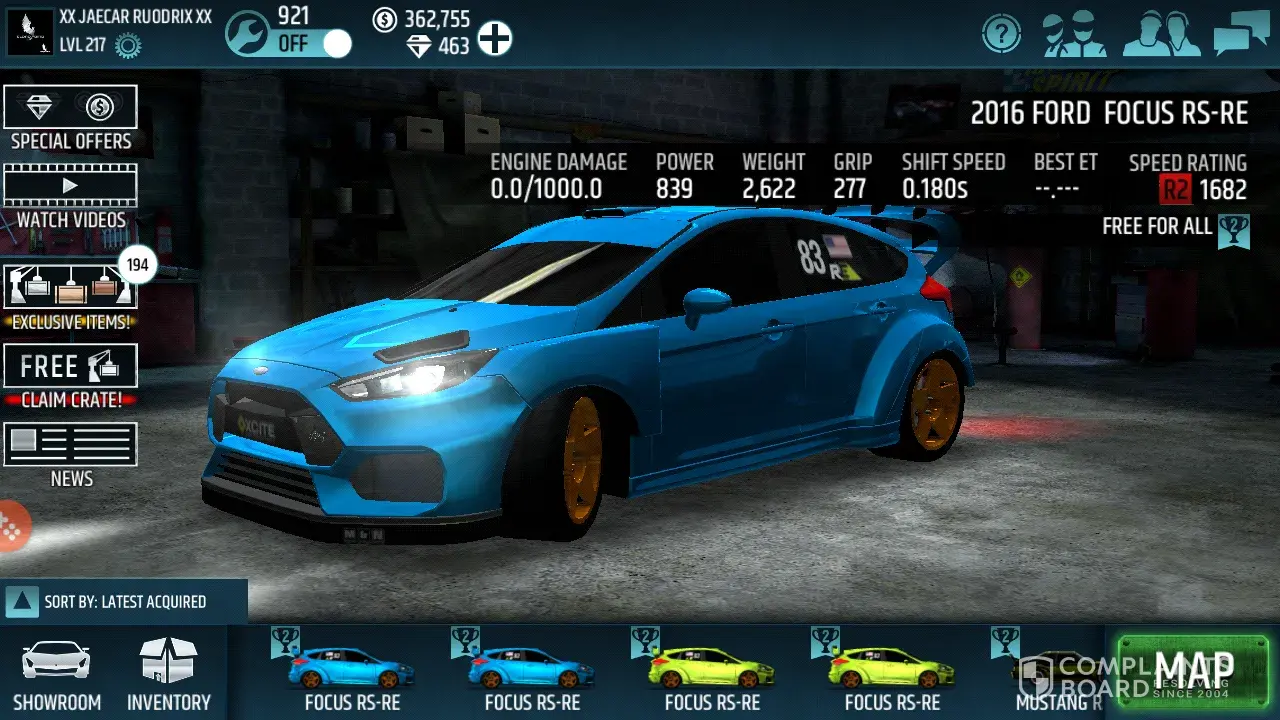Open the settings gear beside player level
This screenshot has height=720, width=1280.
[x=128, y=45]
